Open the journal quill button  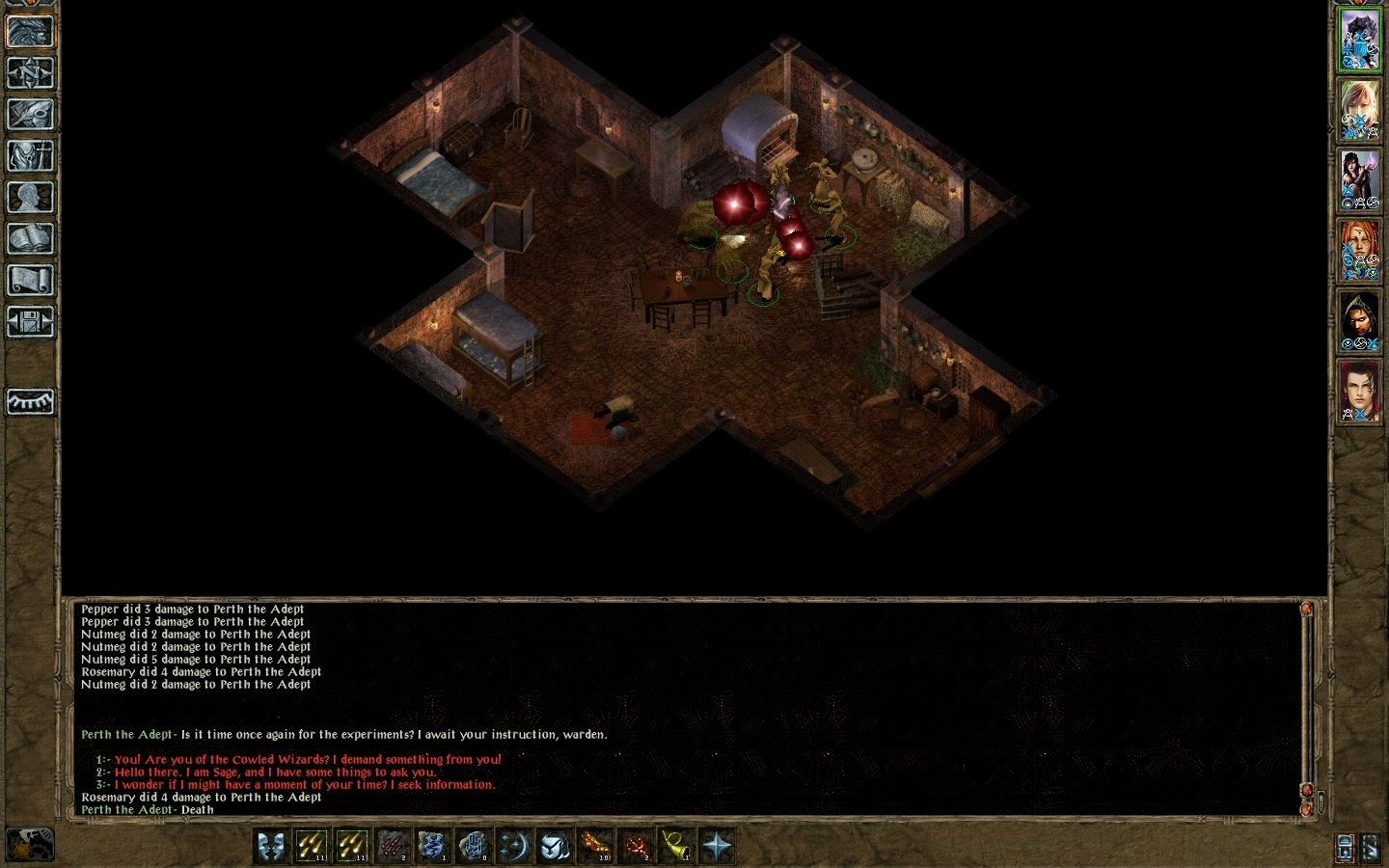tap(30, 114)
